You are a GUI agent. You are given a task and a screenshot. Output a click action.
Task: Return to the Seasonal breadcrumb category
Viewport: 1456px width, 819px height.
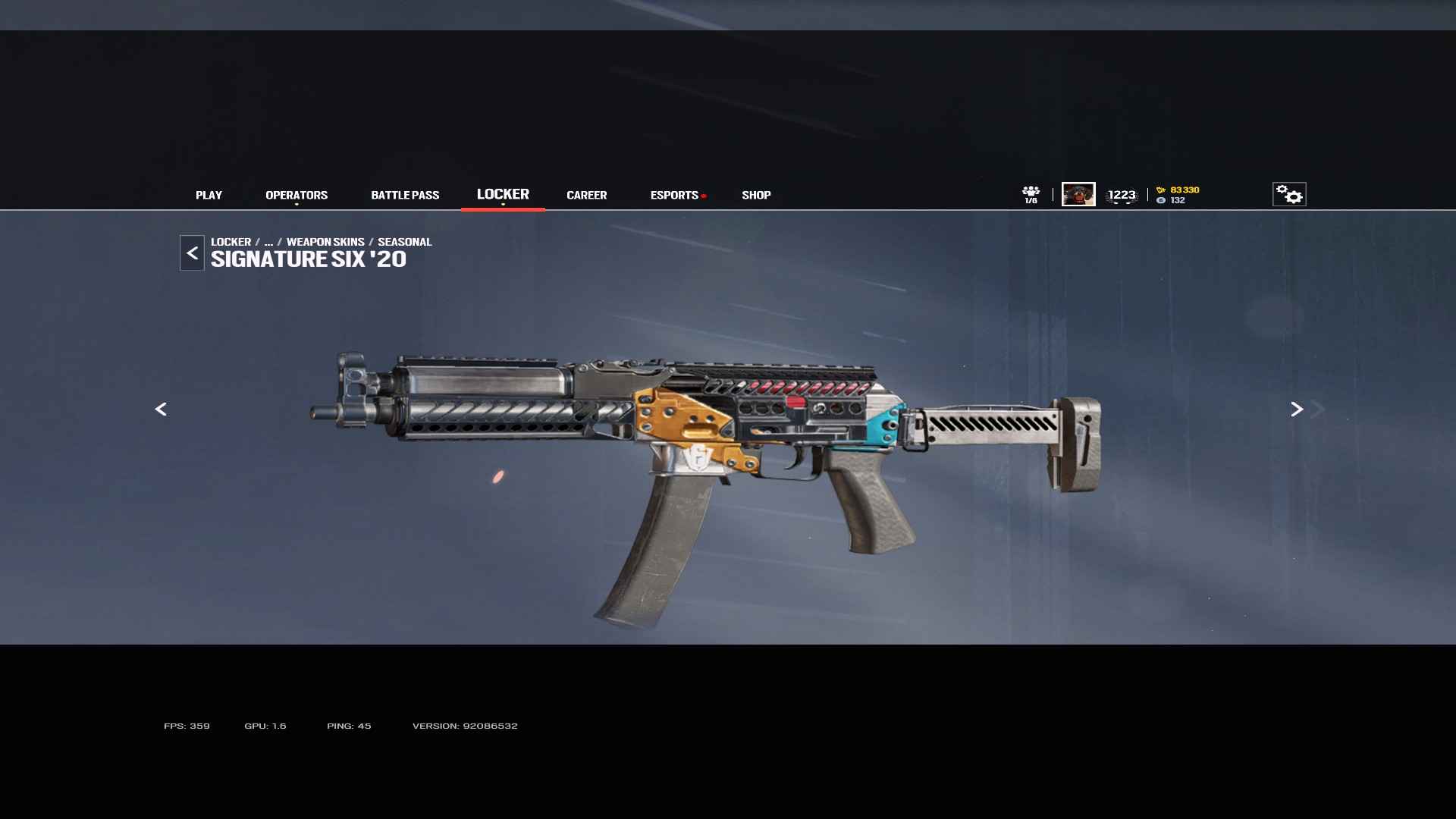404,242
